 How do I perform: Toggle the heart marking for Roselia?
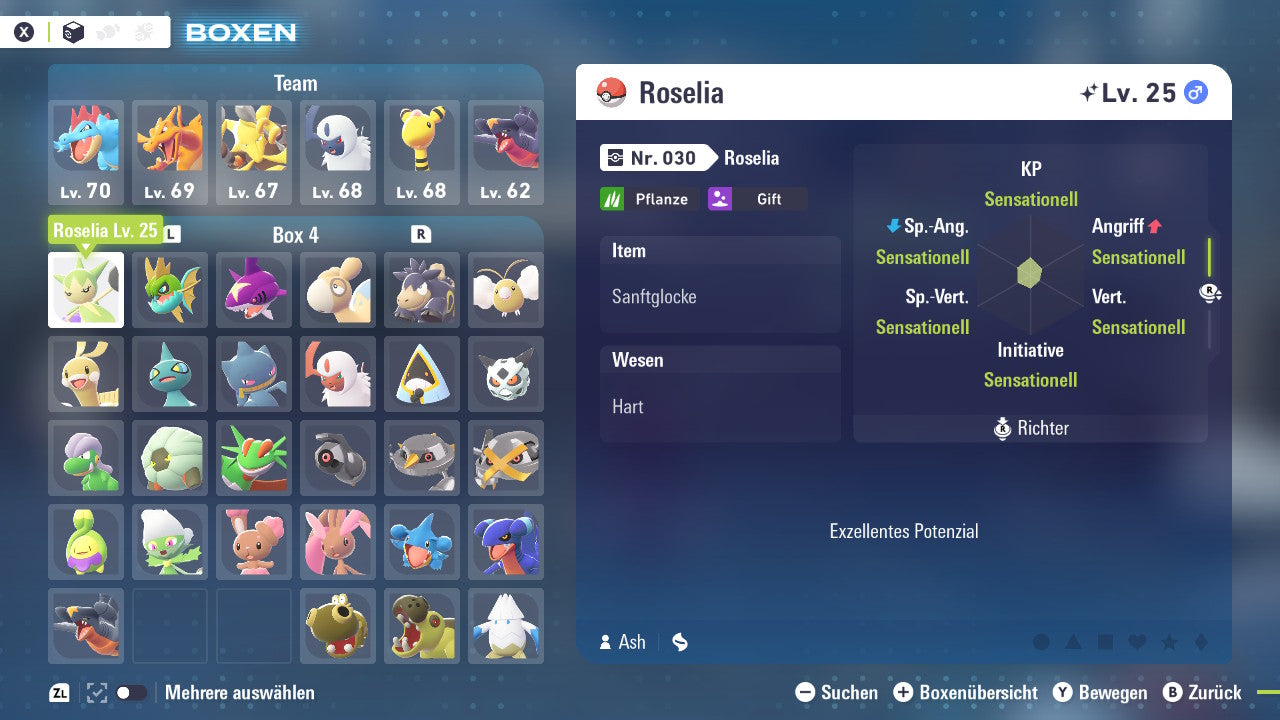1136,642
